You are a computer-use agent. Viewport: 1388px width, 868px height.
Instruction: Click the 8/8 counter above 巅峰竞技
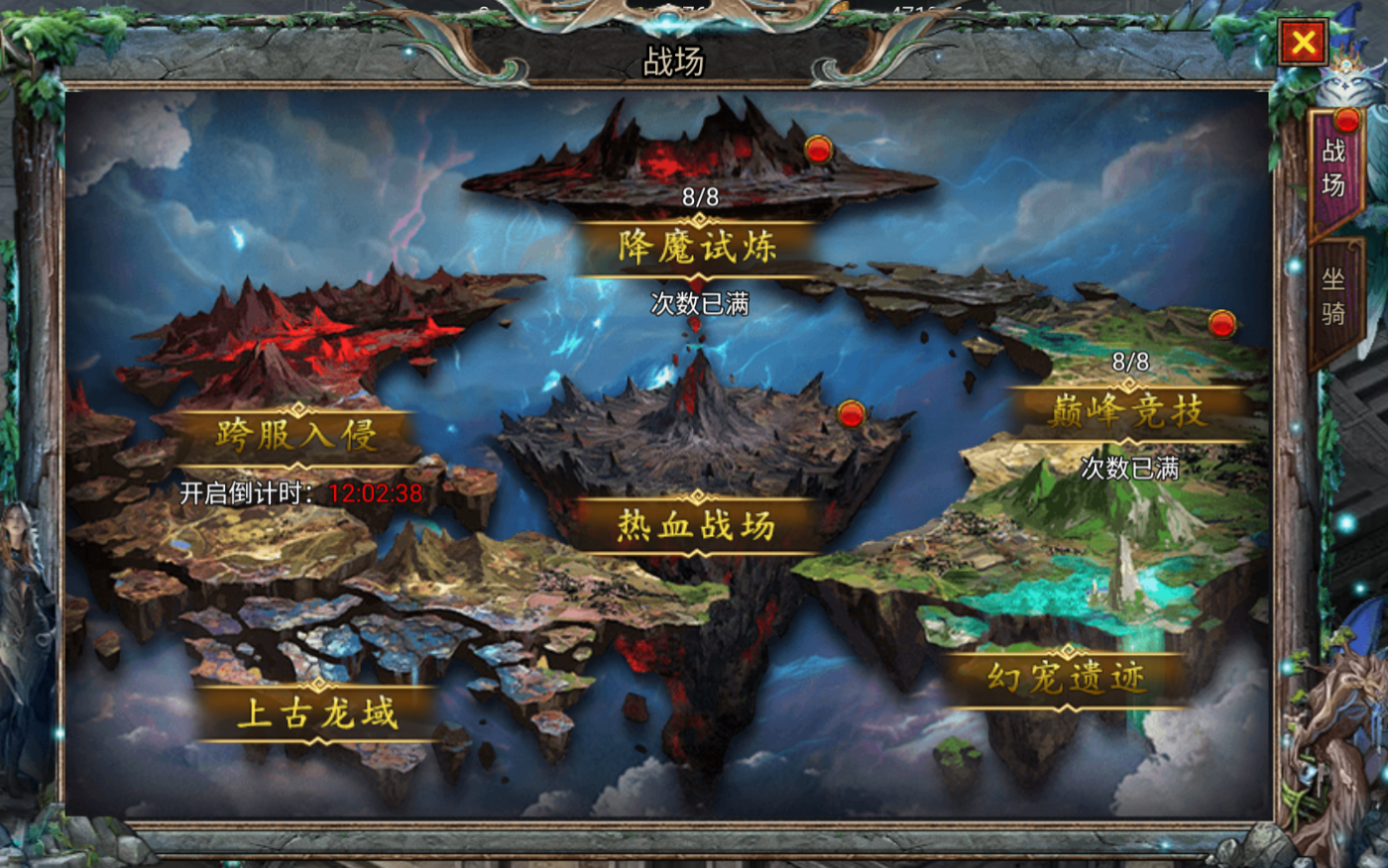(x=1129, y=363)
